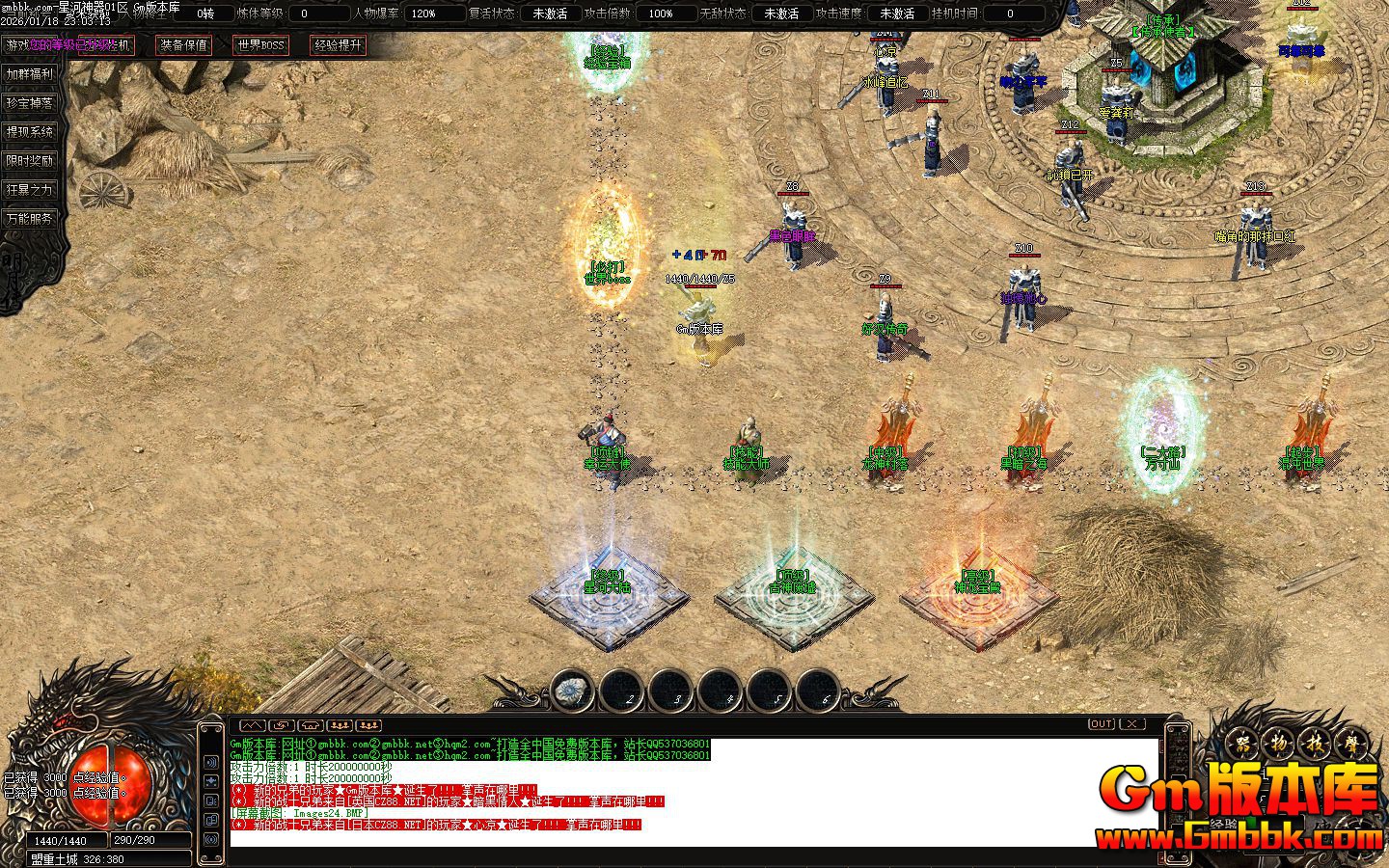The height and width of the screenshot is (868, 1389).
Task: Select 珍宝掉落 in the side menu
Action: coord(30,103)
